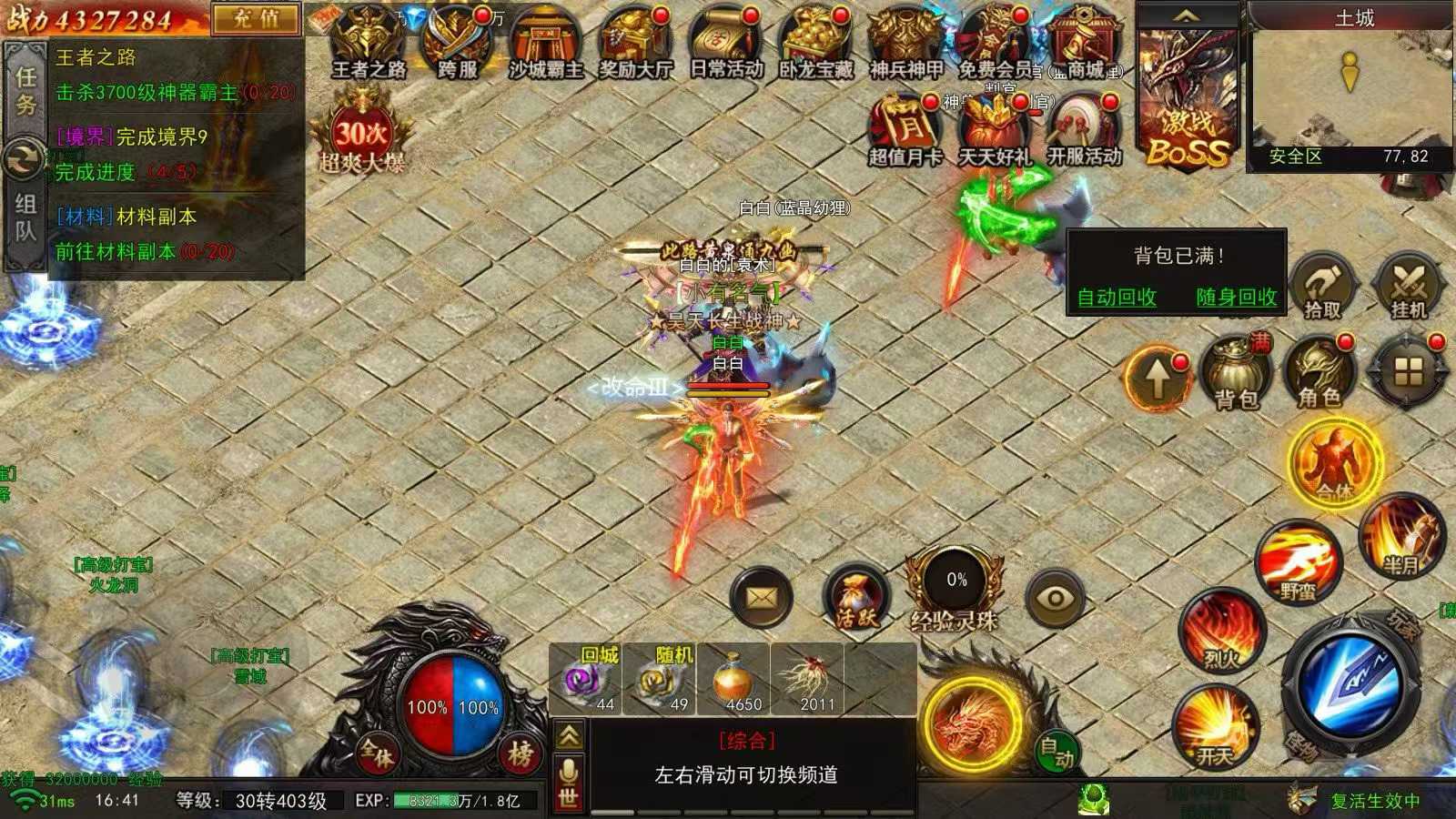Toggle 挂机 auto-battle mode
Viewport: 1456px width, 819px height.
[1409, 286]
